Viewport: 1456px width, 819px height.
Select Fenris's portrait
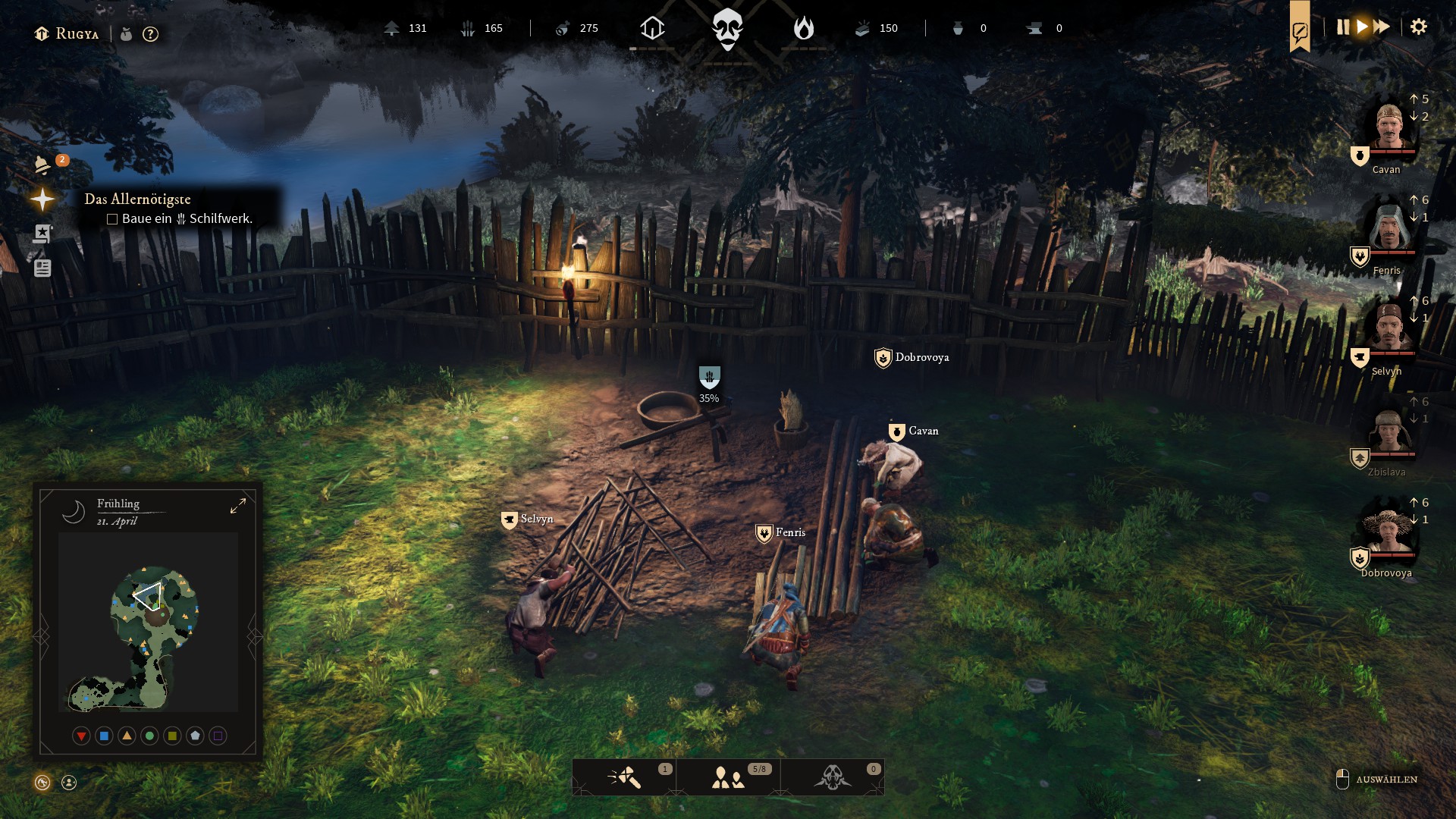[1389, 227]
